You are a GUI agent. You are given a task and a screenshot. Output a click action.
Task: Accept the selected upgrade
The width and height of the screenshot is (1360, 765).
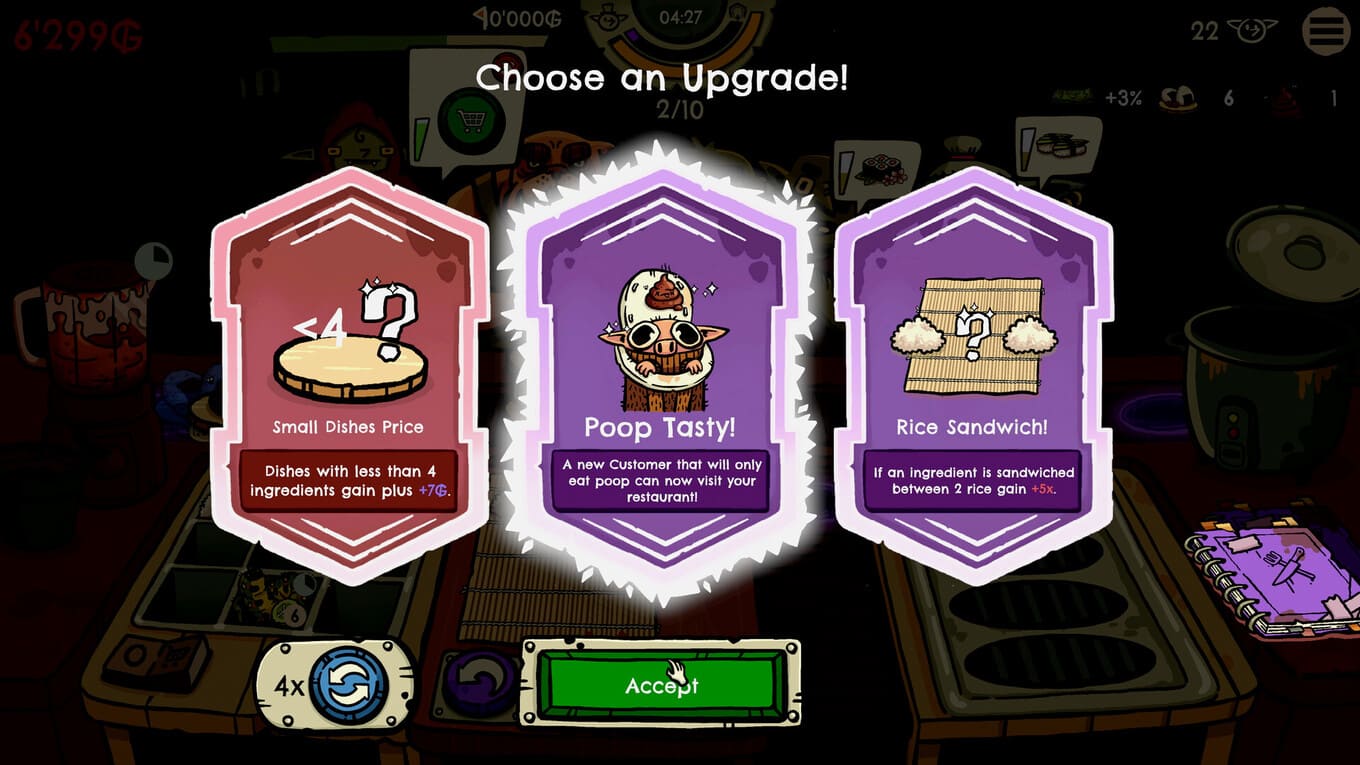coord(660,685)
